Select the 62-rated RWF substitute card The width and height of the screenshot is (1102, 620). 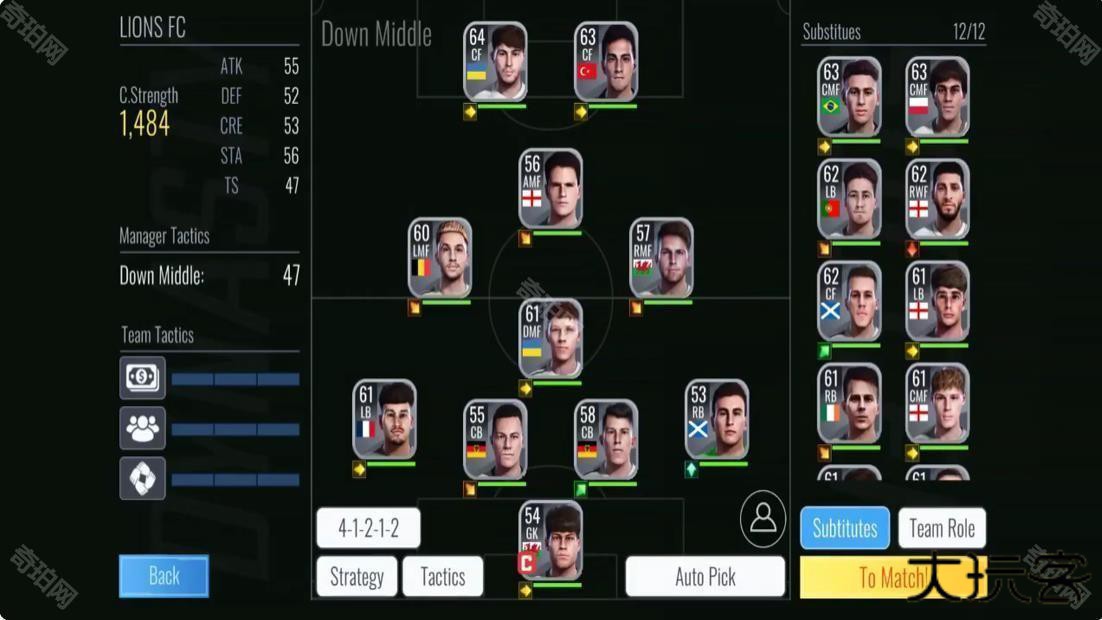(937, 199)
